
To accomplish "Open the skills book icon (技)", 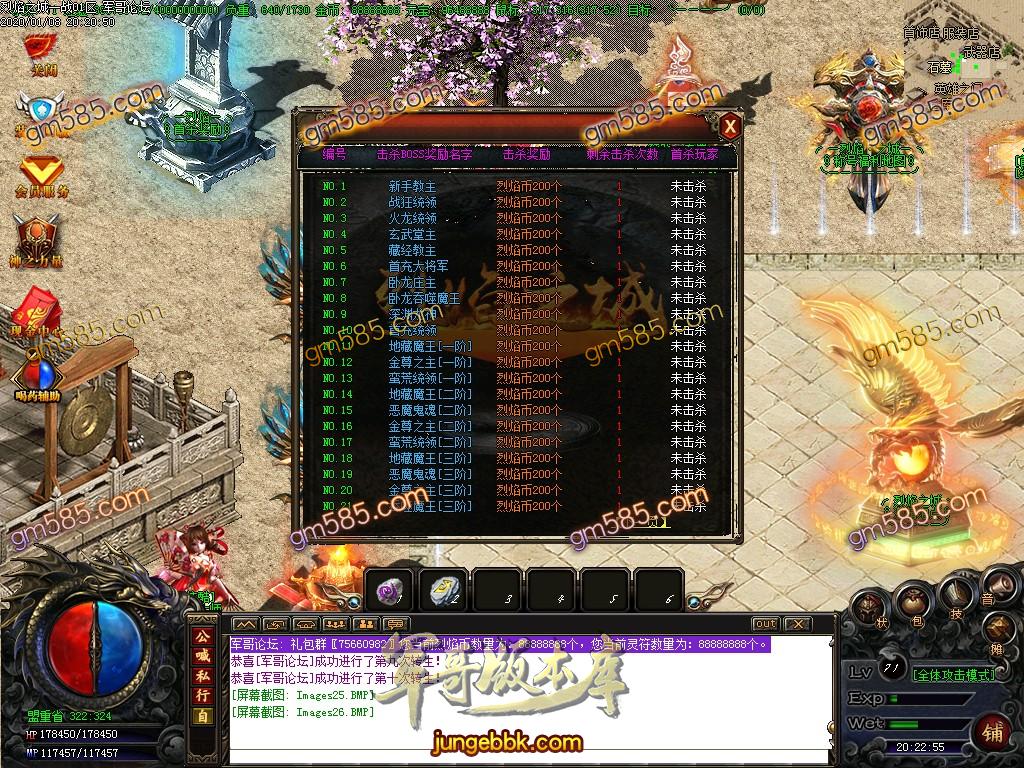I will coord(955,595).
